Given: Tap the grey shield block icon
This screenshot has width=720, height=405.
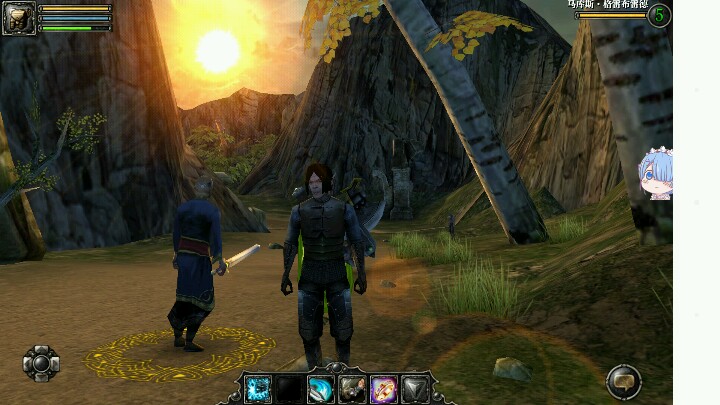Looking at the screenshot, I should 415,389.
